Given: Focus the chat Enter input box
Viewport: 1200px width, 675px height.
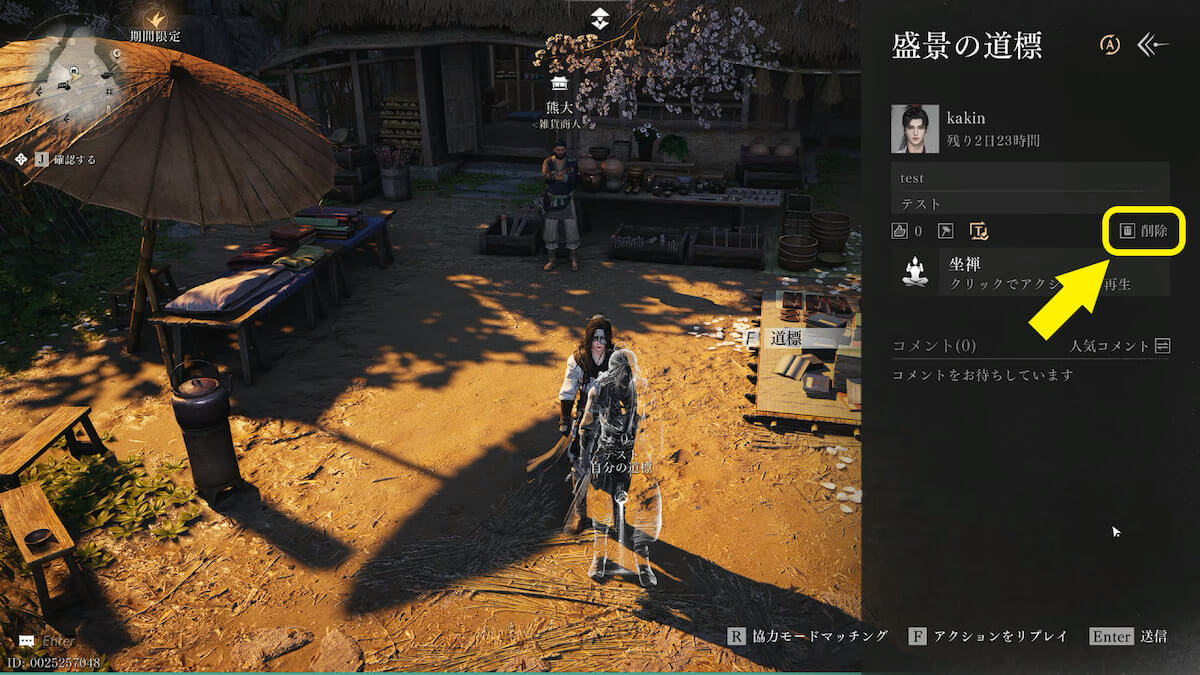Looking at the screenshot, I should [58, 641].
